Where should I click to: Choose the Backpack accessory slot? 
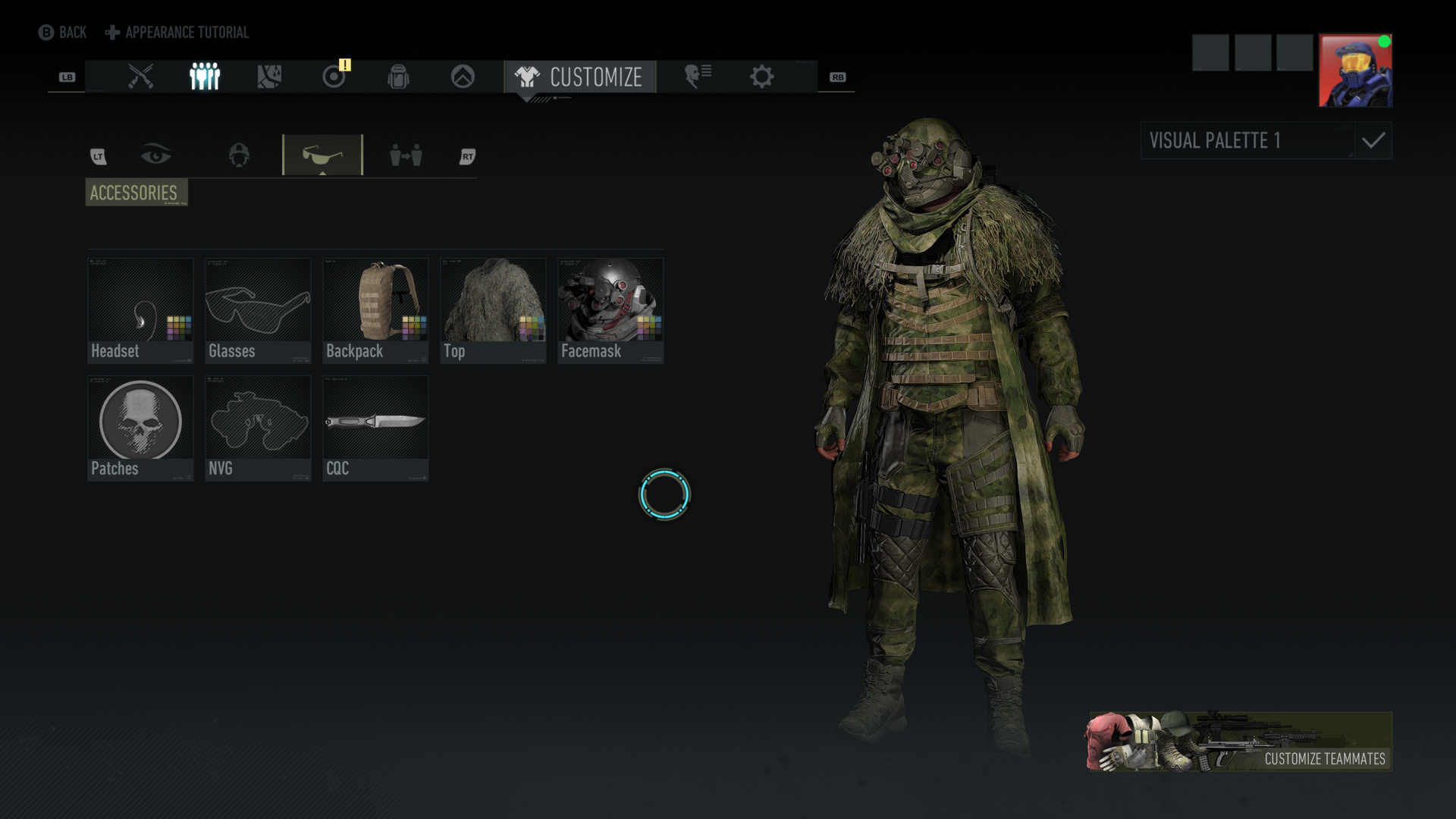(x=375, y=310)
